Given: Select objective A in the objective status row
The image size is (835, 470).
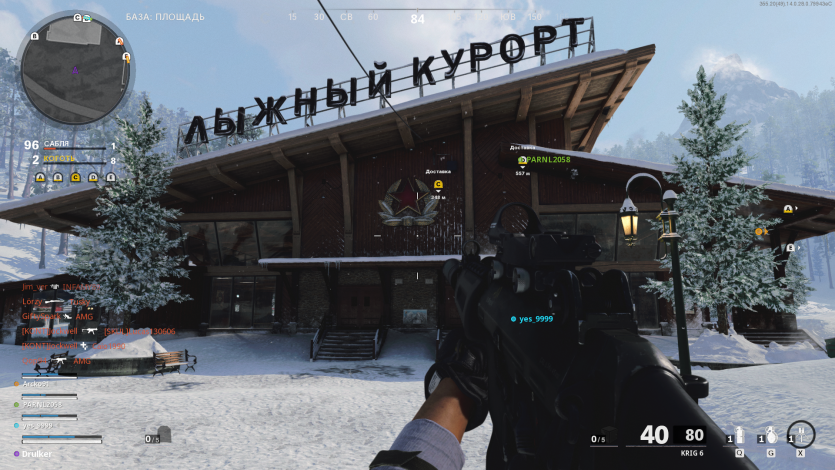Looking at the screenshot, I should [40, 178].
